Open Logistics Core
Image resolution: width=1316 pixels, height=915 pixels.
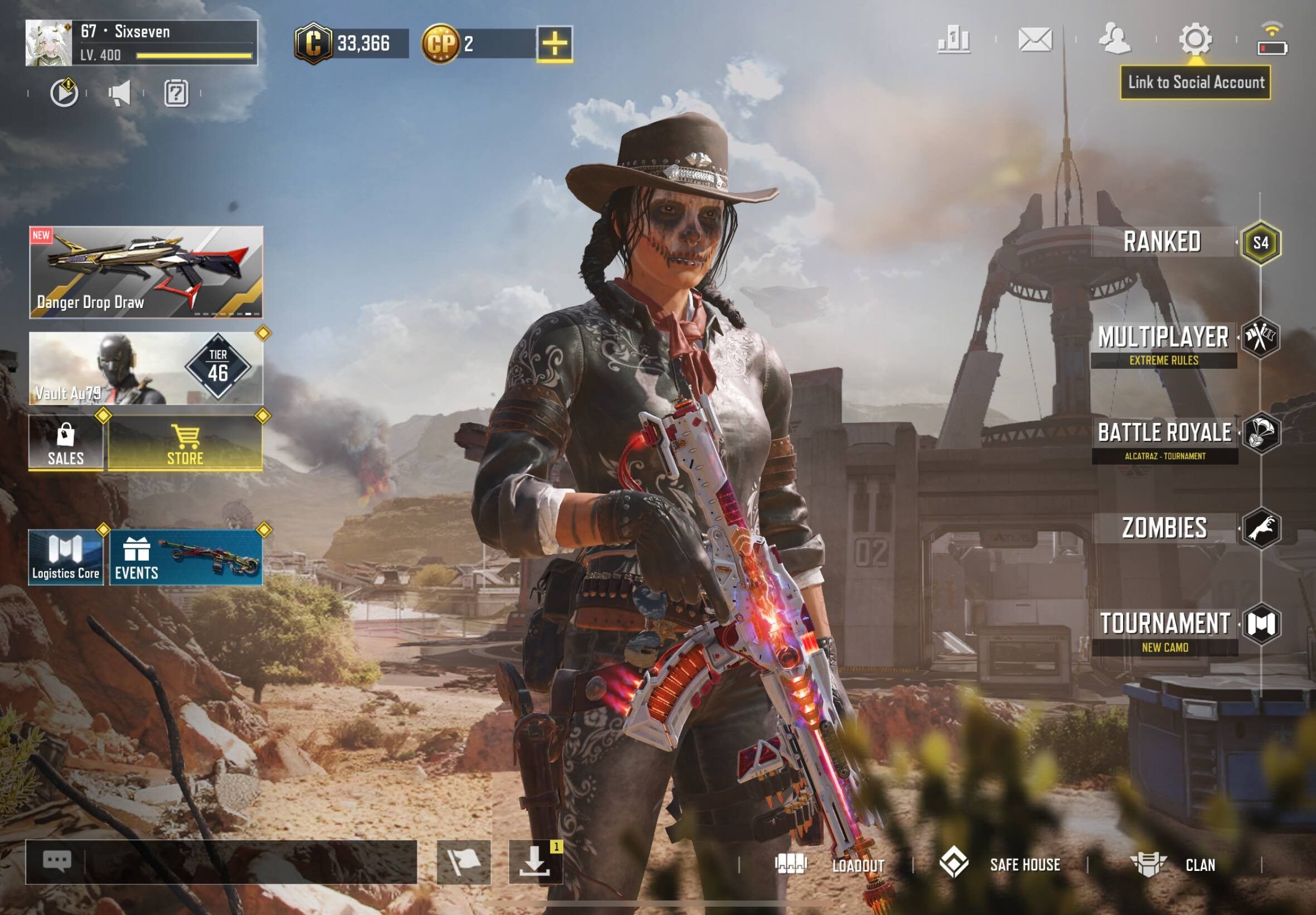tap(66, 557)
